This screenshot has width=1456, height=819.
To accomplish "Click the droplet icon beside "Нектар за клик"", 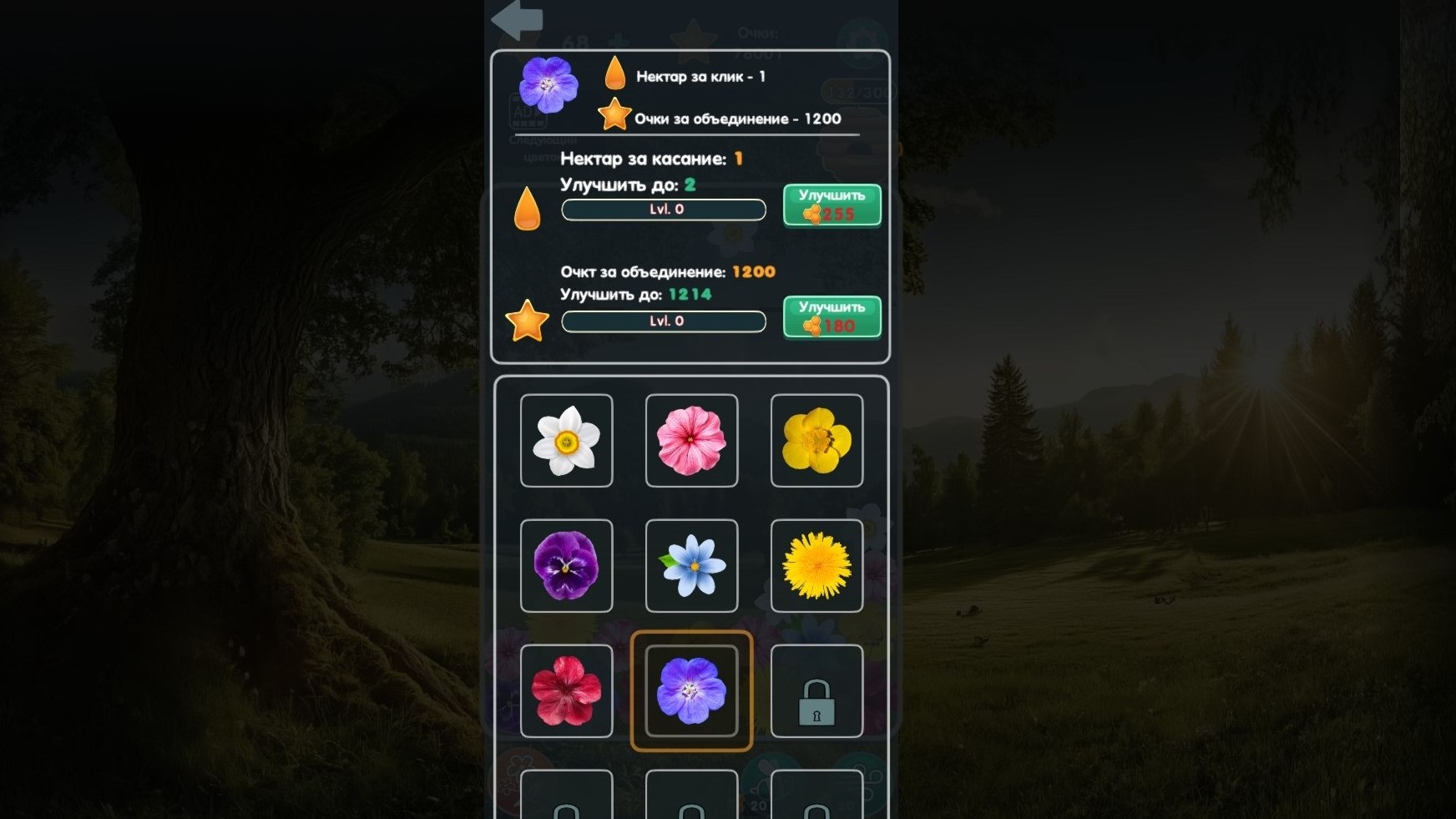I will pos(614,74).
